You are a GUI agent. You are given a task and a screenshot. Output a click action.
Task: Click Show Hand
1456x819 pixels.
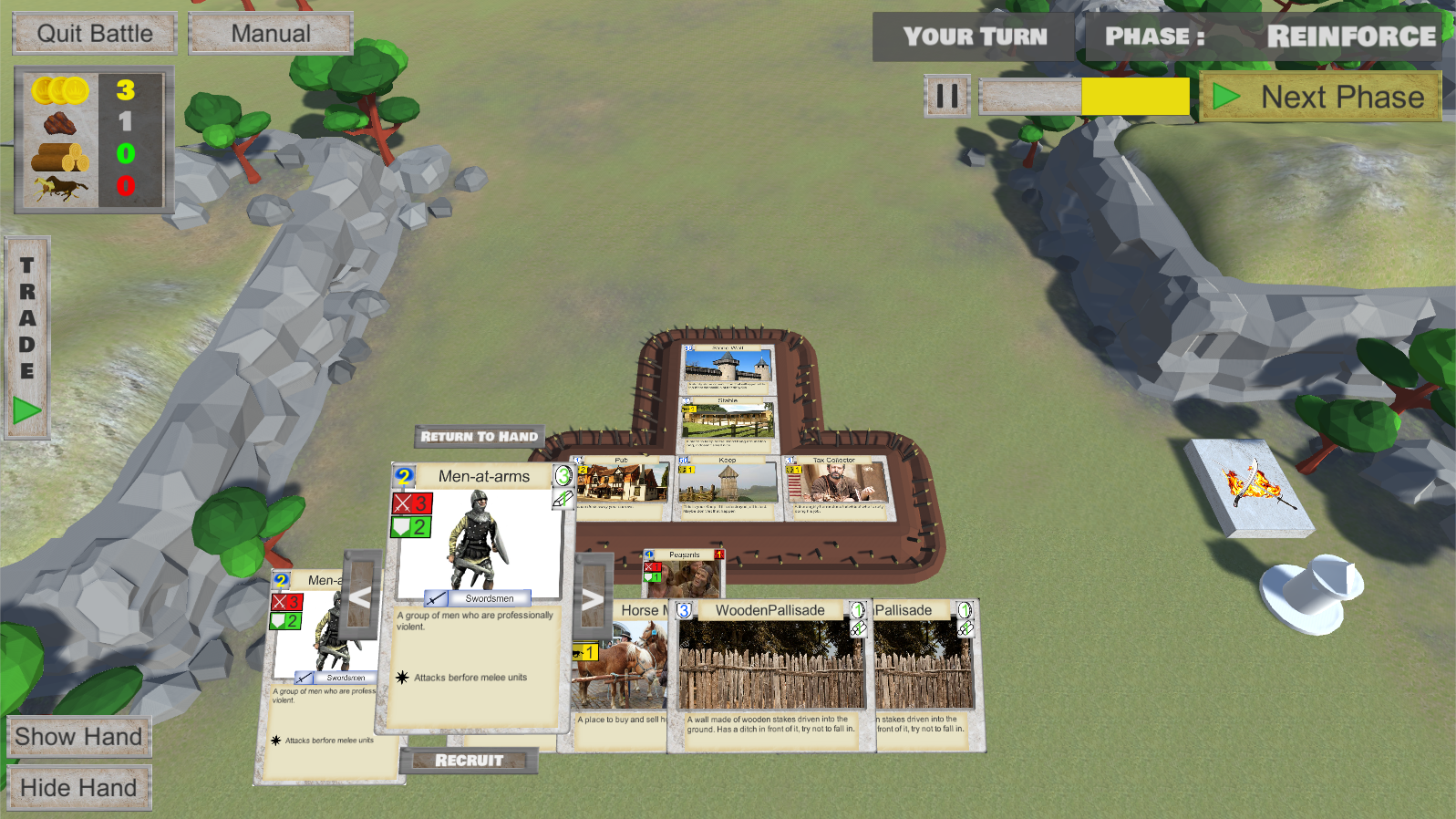click(78, 737)
